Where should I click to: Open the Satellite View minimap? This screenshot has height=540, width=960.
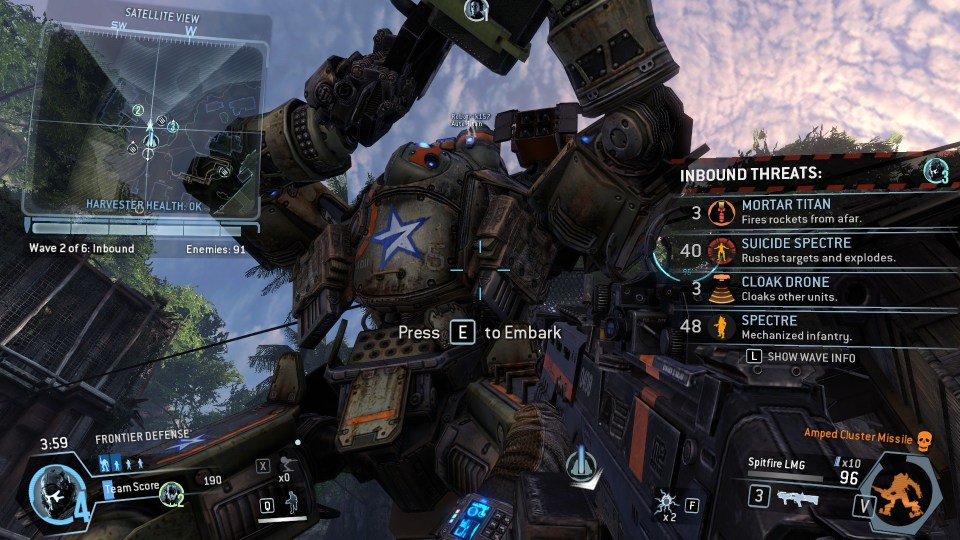point(147,110)
